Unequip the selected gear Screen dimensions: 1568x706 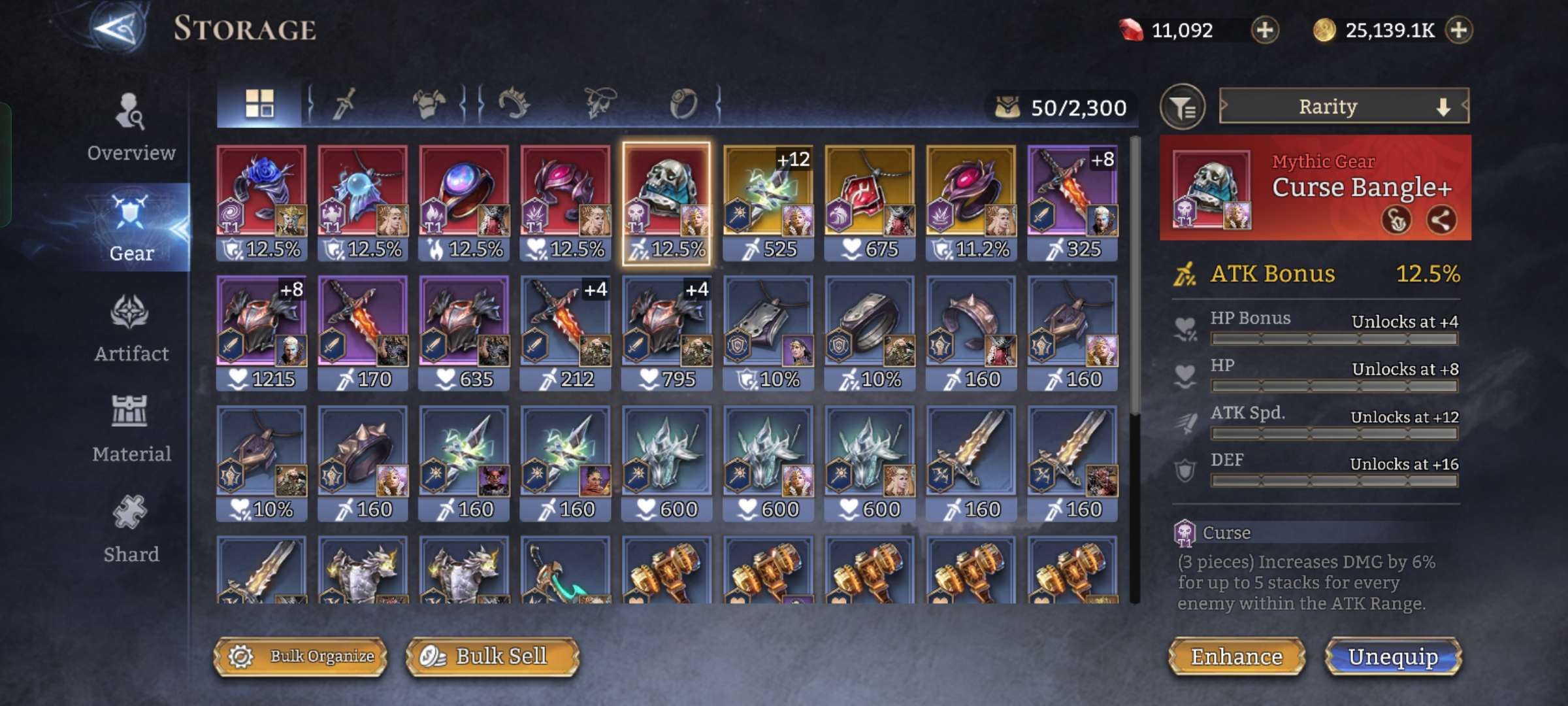point(1393,656)
